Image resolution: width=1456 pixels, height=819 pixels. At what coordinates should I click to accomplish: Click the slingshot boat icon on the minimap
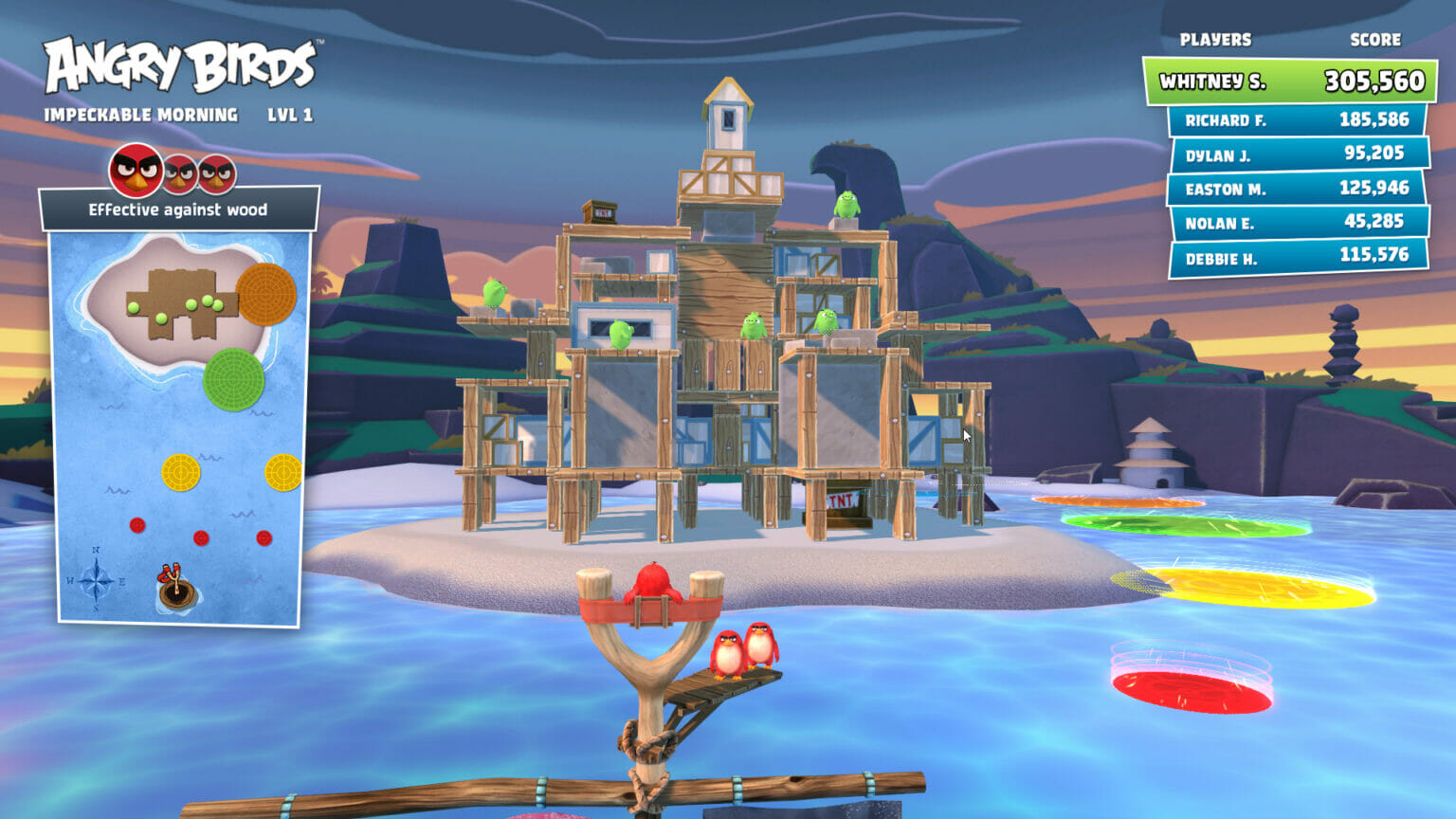(x=174, y=585)
